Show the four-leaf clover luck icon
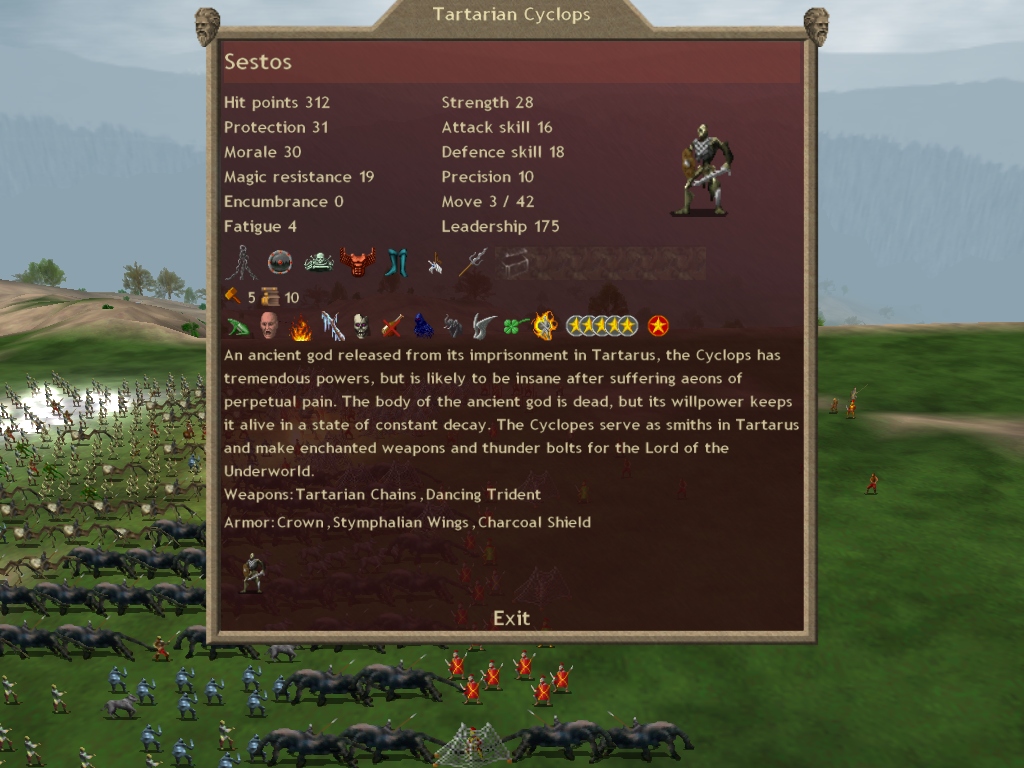 pyautogui.click(x=515, y=326)
